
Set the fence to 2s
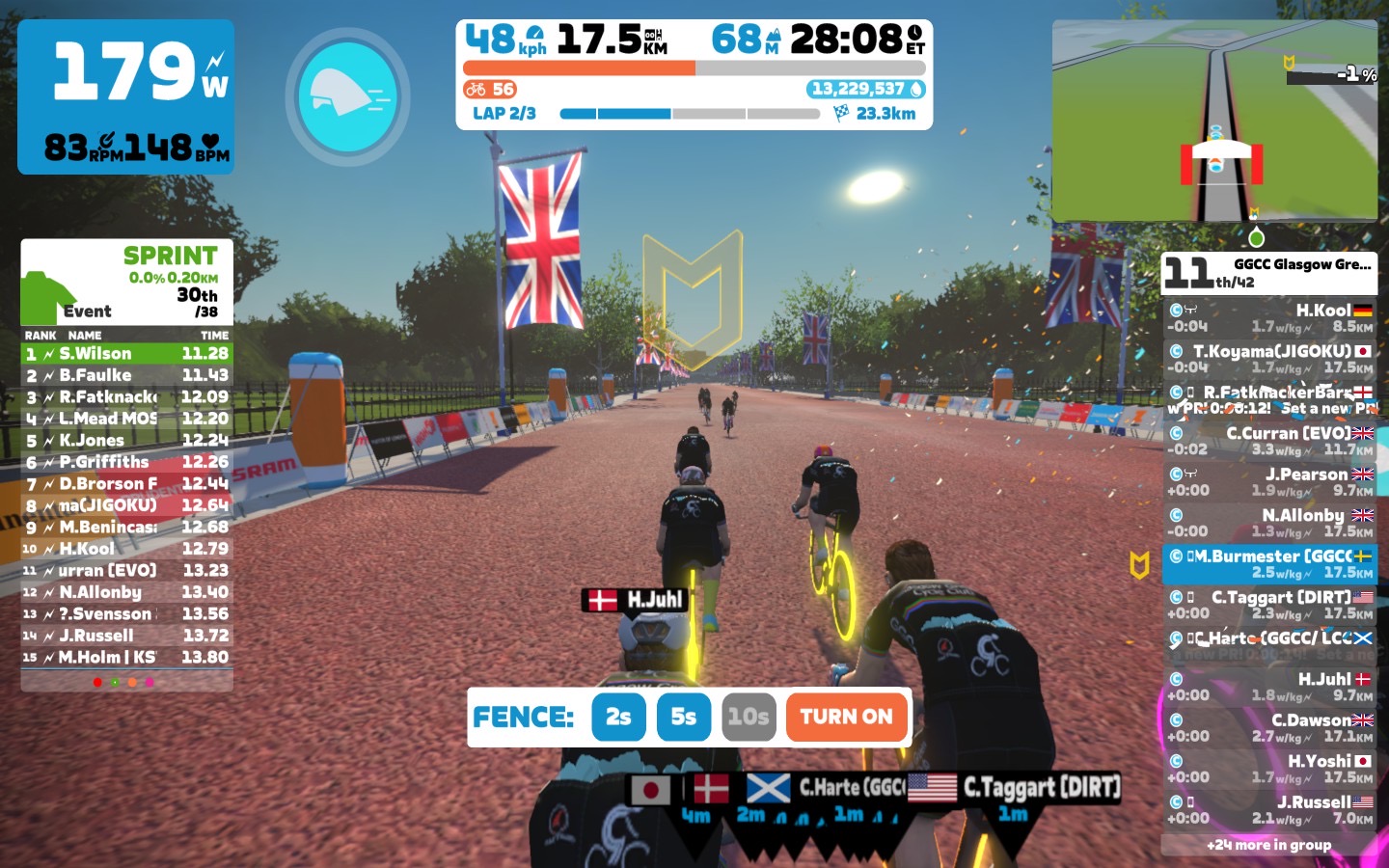(x=618, y=717)
